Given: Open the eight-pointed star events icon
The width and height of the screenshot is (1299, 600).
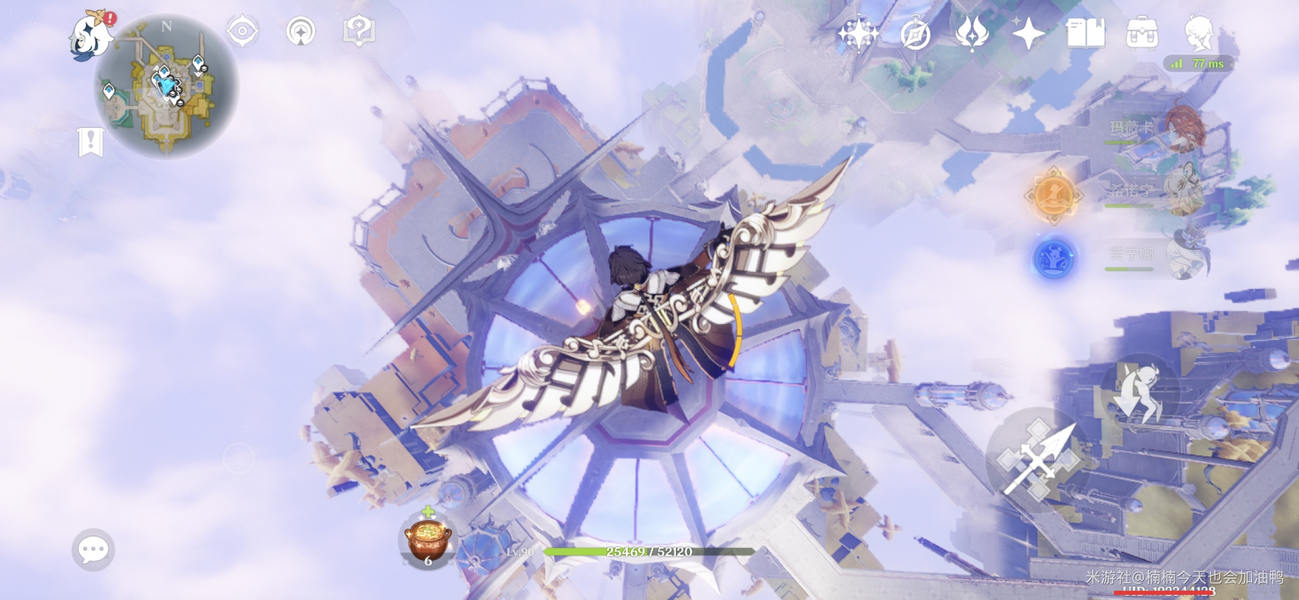Looking at the screenshot, I should pyautogui.click(x=857, y=34).
